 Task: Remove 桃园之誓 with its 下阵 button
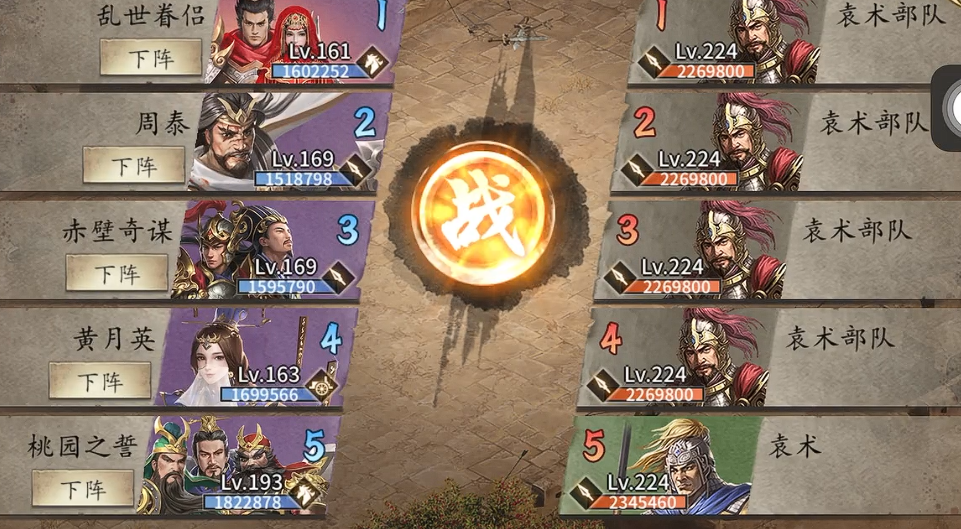(83, 488)
